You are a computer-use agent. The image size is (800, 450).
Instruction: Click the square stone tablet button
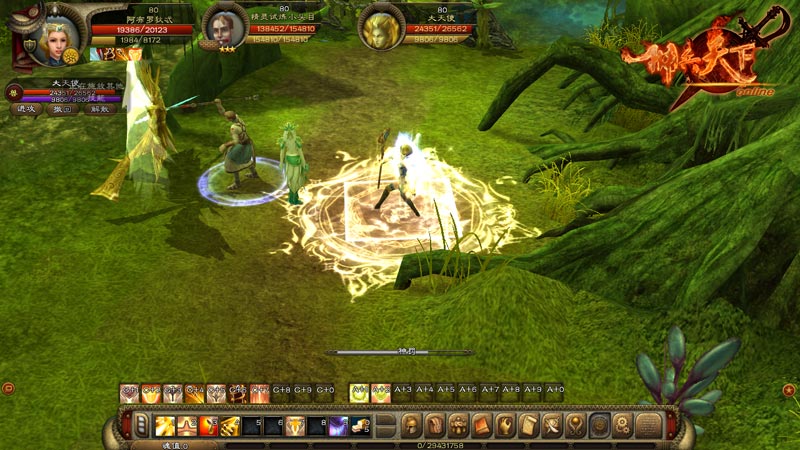click(x=647, y=426)
